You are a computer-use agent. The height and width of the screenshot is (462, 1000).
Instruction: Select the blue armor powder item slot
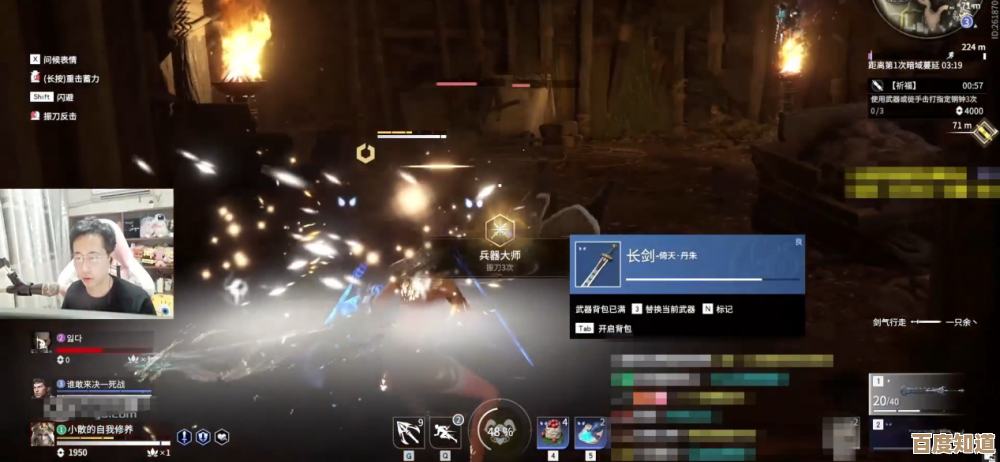click(x=590, y=433)
